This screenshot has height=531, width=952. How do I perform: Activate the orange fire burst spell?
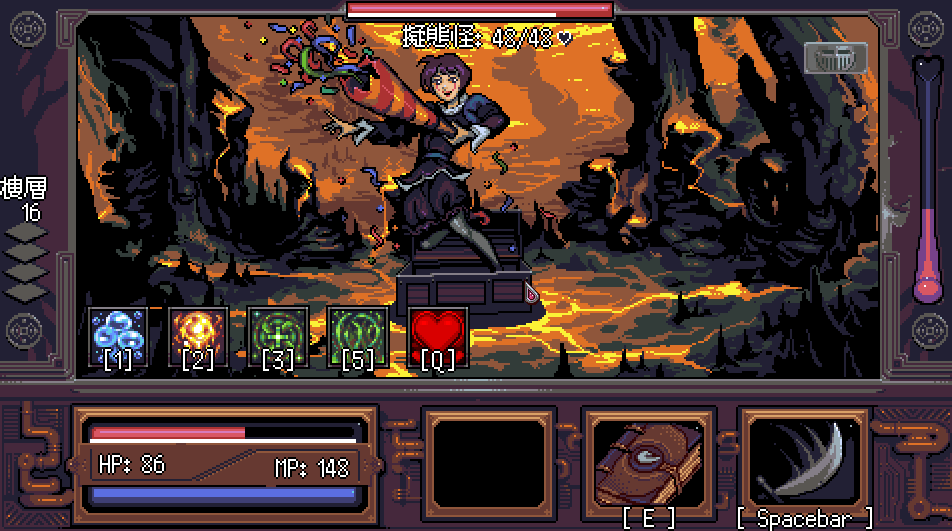tap(198, 337)
